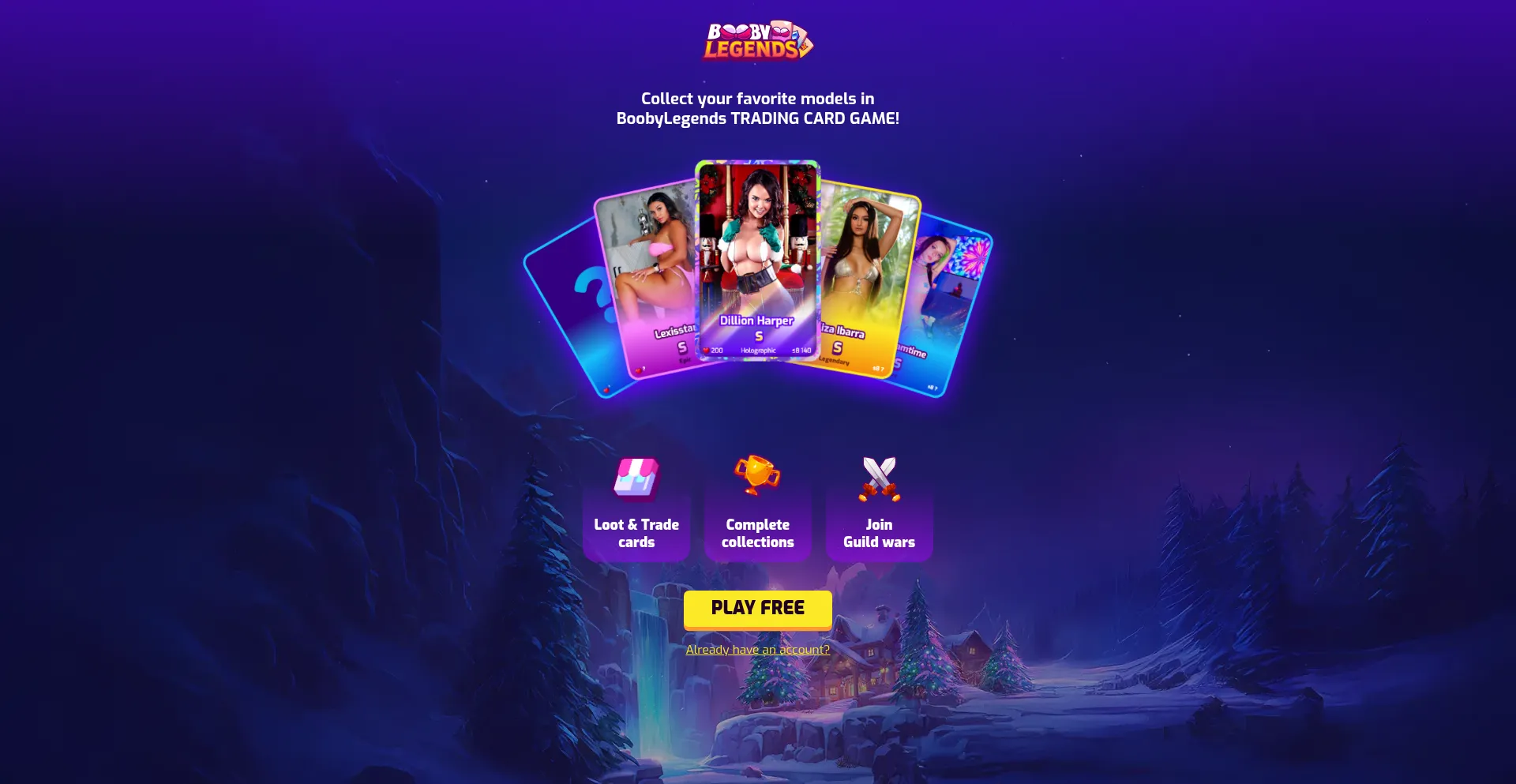The width and height of the screenshot is (1516, 784).
Task: Click the Complete collections trophy icon
Action: tap(756, 476)
